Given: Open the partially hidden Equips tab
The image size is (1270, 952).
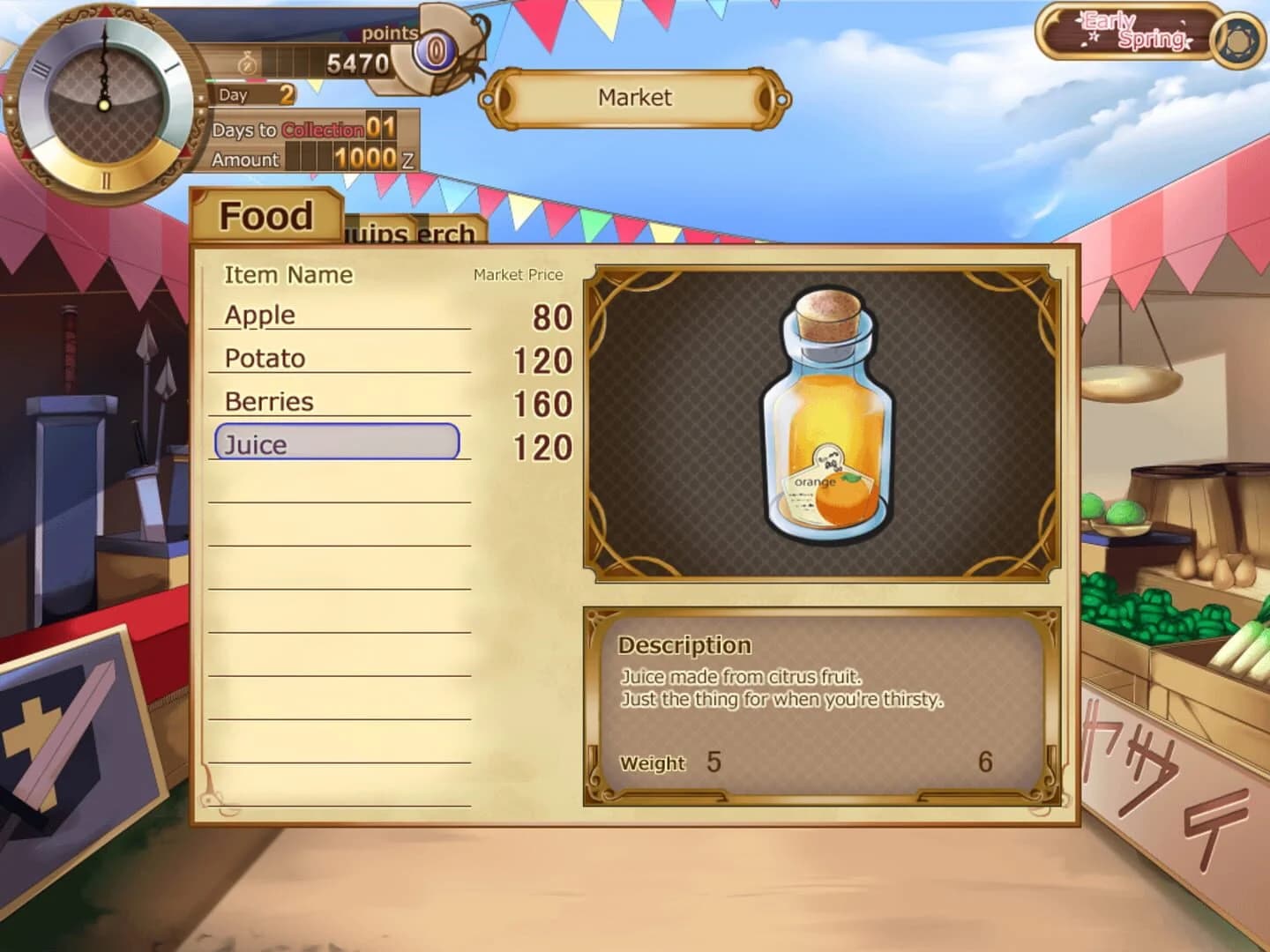Looking at the screenshot, I should point(379,234).
